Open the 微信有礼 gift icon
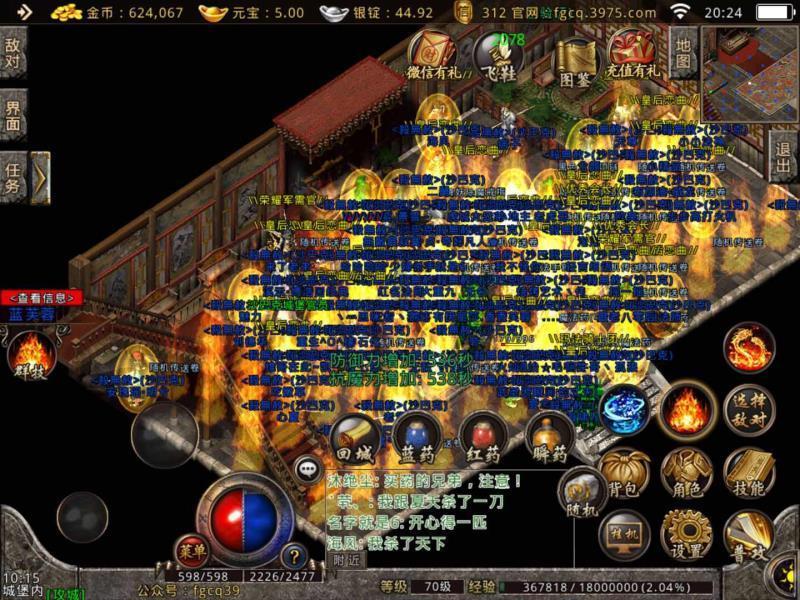Image resolution: width=800 pixels, height=600 pixels. pos(435,54)
